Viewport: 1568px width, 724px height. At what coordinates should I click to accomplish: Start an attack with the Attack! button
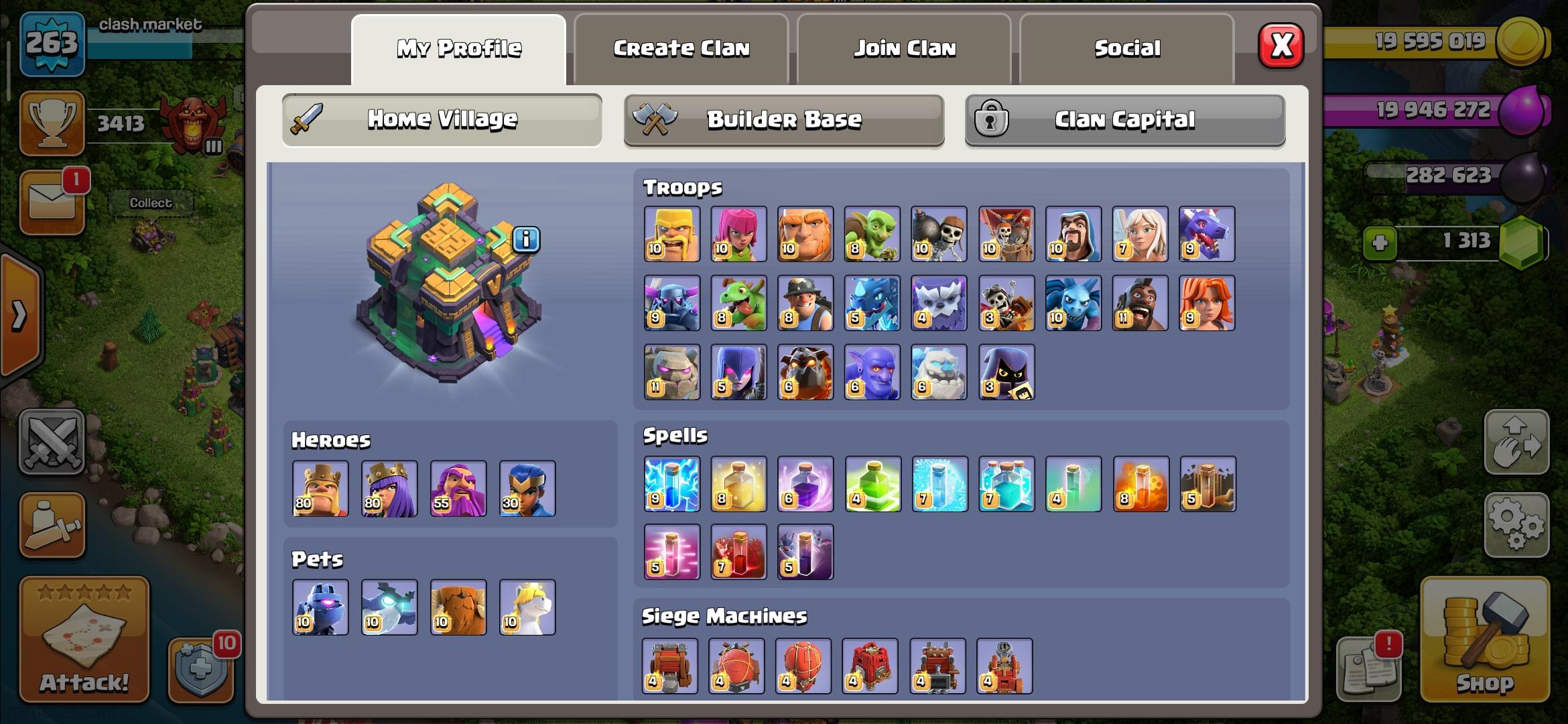(x=84, y=639)
